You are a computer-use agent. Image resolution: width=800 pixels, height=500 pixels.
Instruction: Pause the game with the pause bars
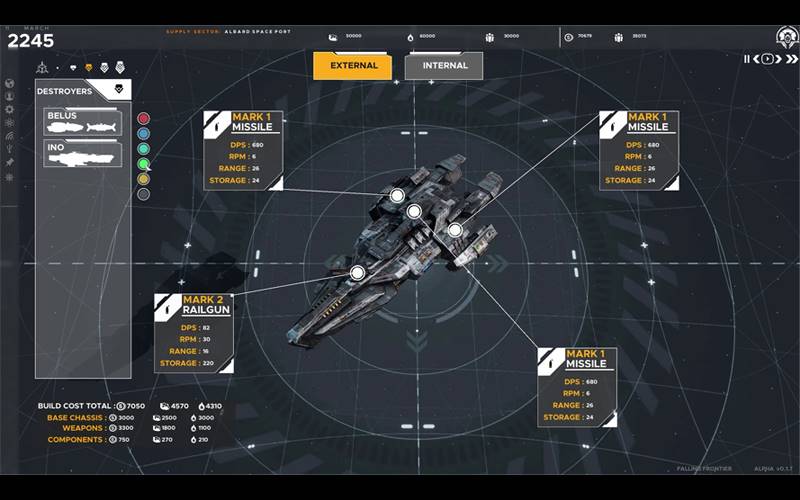click(747, 59)
